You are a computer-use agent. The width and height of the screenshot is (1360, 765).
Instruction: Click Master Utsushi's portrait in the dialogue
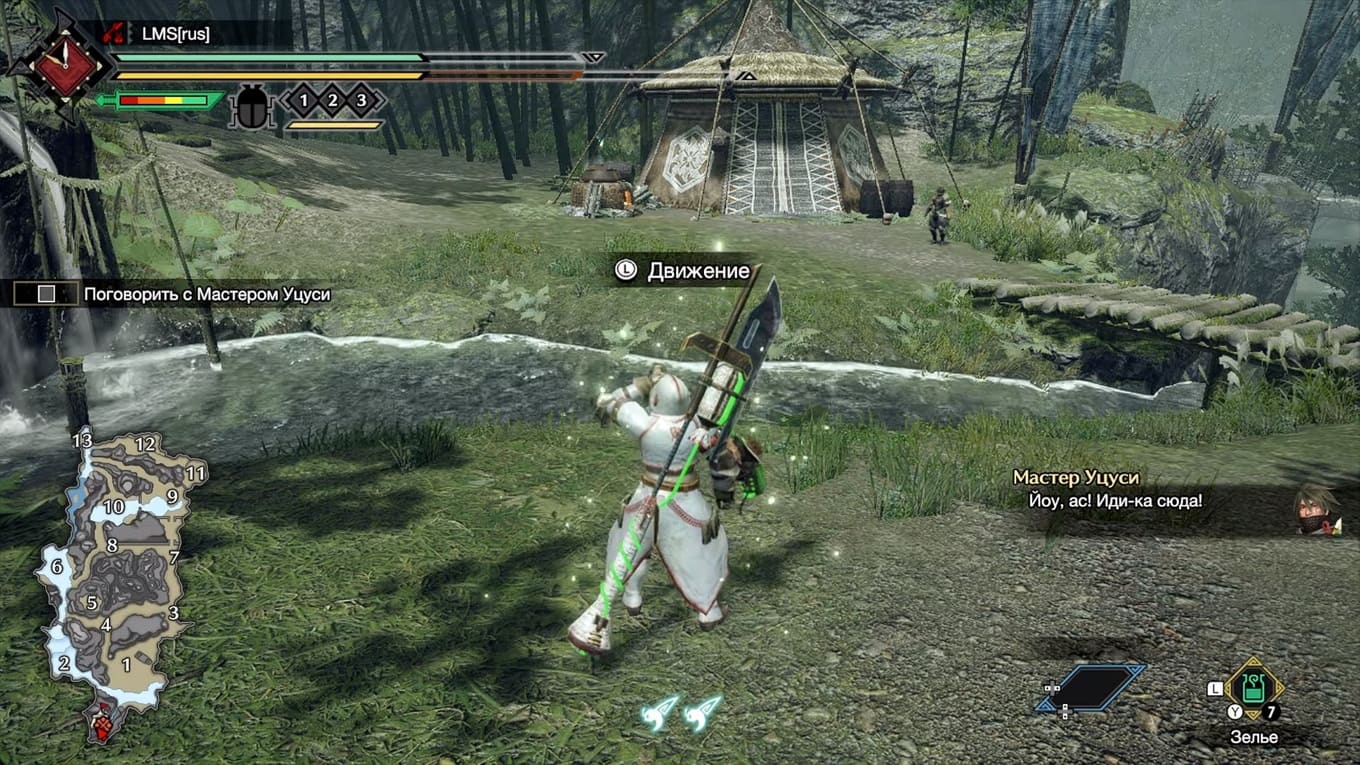coord(1316,510)
